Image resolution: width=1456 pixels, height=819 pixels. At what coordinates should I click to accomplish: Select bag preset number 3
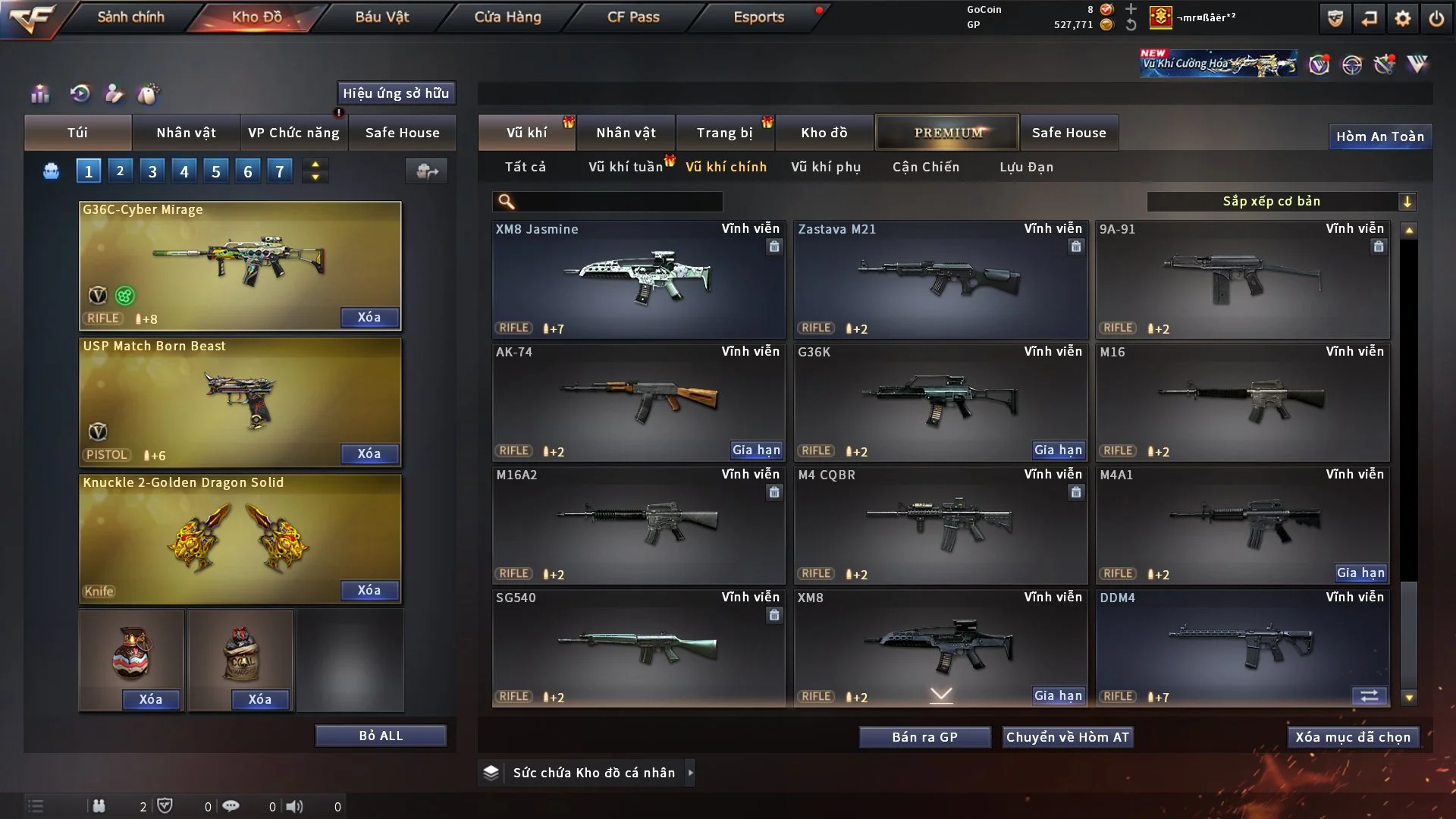click(x=152, y=171)
